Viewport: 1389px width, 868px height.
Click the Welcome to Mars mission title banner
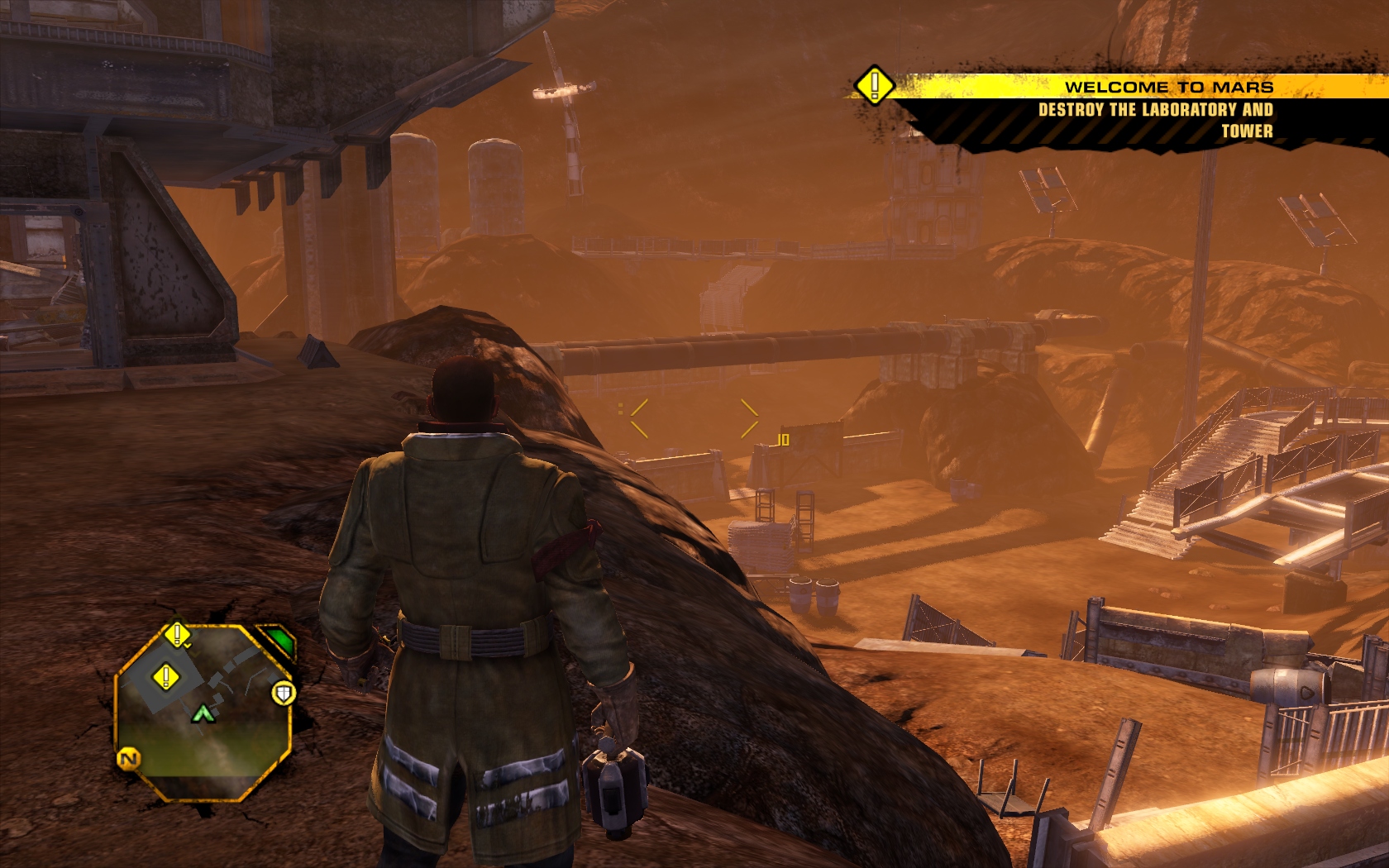(1167, 87)
